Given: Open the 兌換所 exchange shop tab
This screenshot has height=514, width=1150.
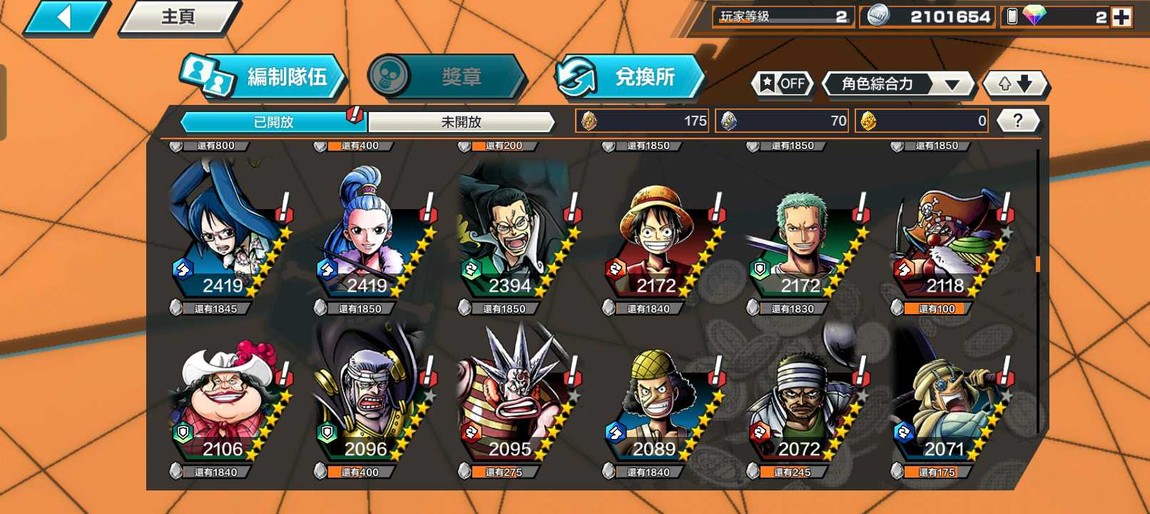Looking at the screenshot, I should click(x=630, y=77).
